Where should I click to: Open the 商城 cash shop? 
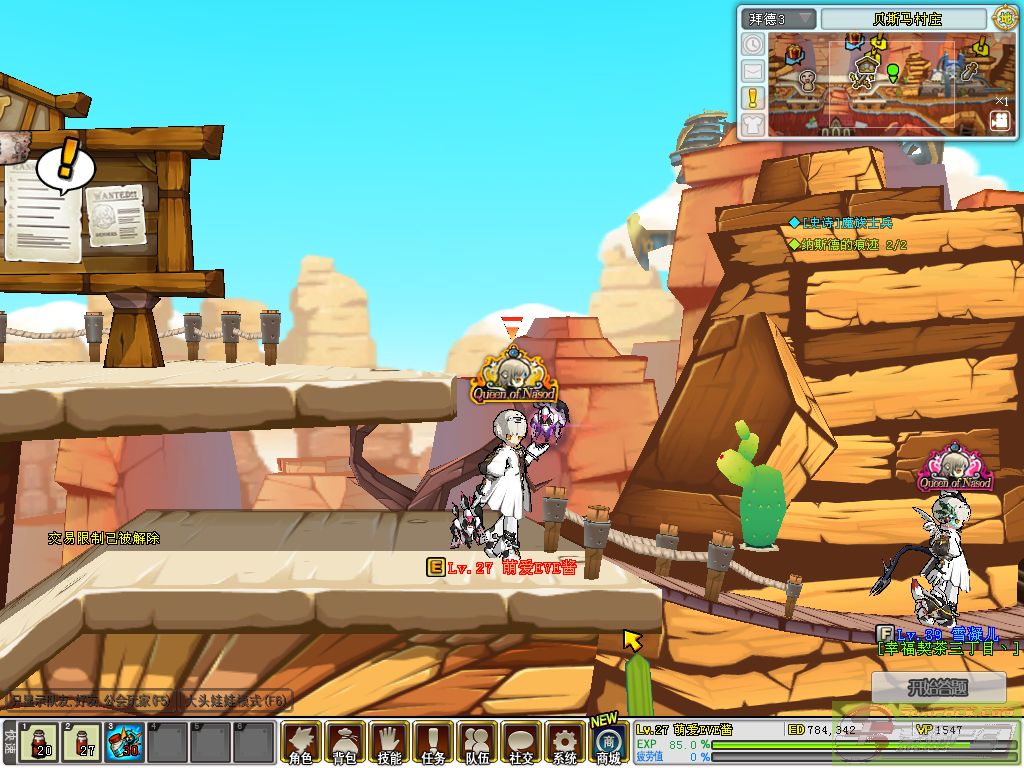pos(608,743)
